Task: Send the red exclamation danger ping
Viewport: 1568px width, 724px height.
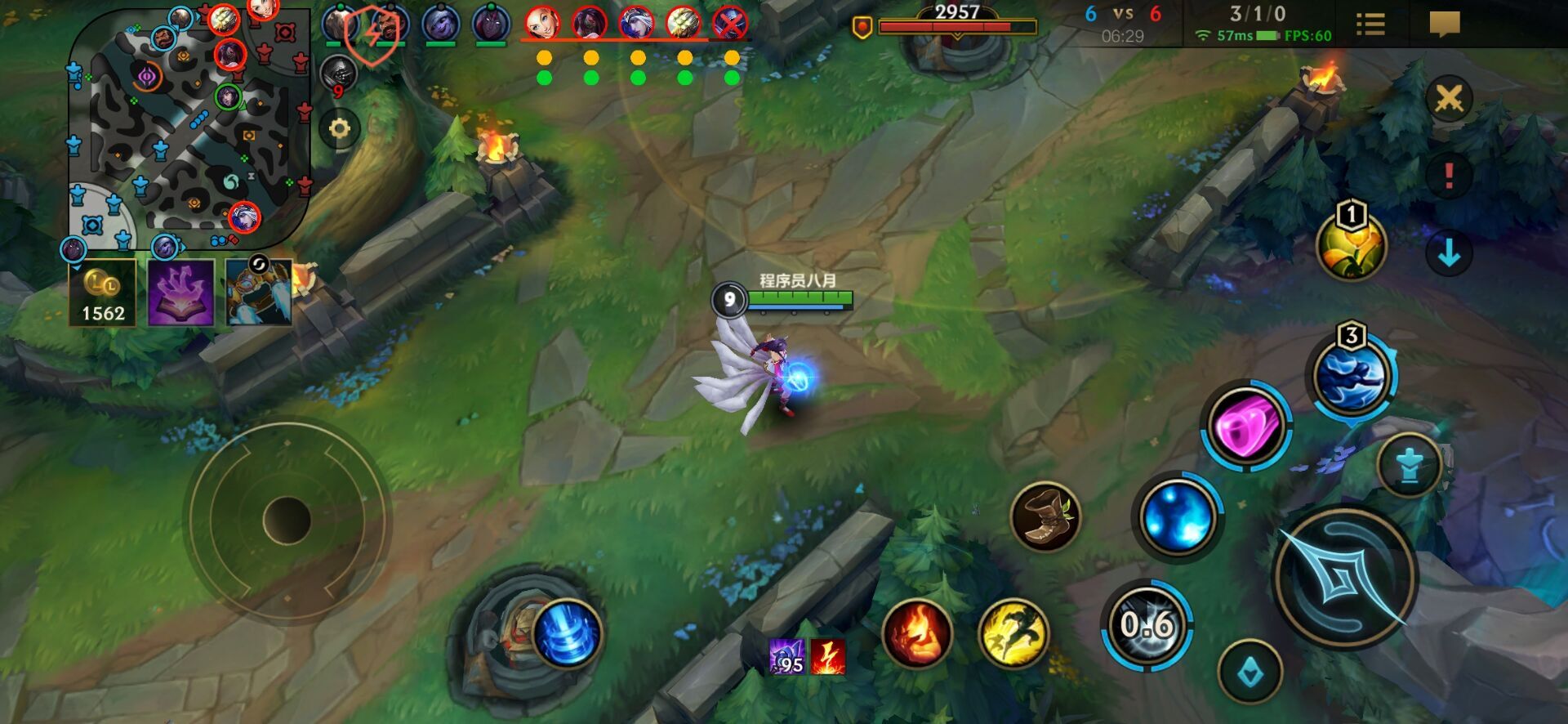Action: 1449,176
